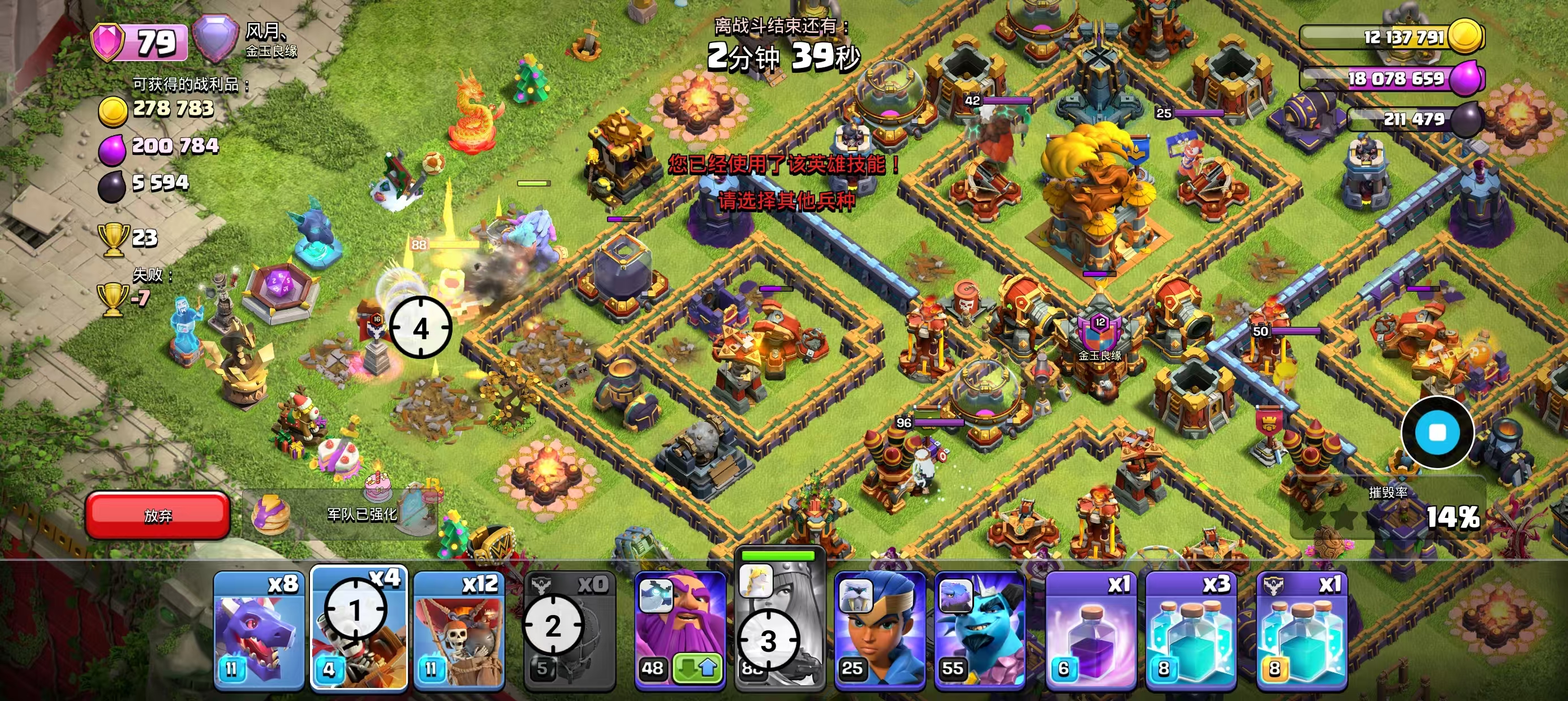Select the purple Rage spell card
1568x701 pixels.
click(1090, 630)
